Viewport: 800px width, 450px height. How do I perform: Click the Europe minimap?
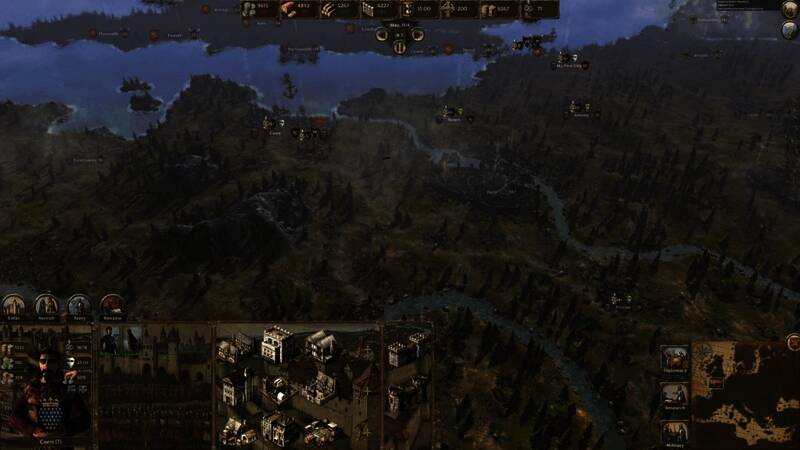tap(745, 393)
